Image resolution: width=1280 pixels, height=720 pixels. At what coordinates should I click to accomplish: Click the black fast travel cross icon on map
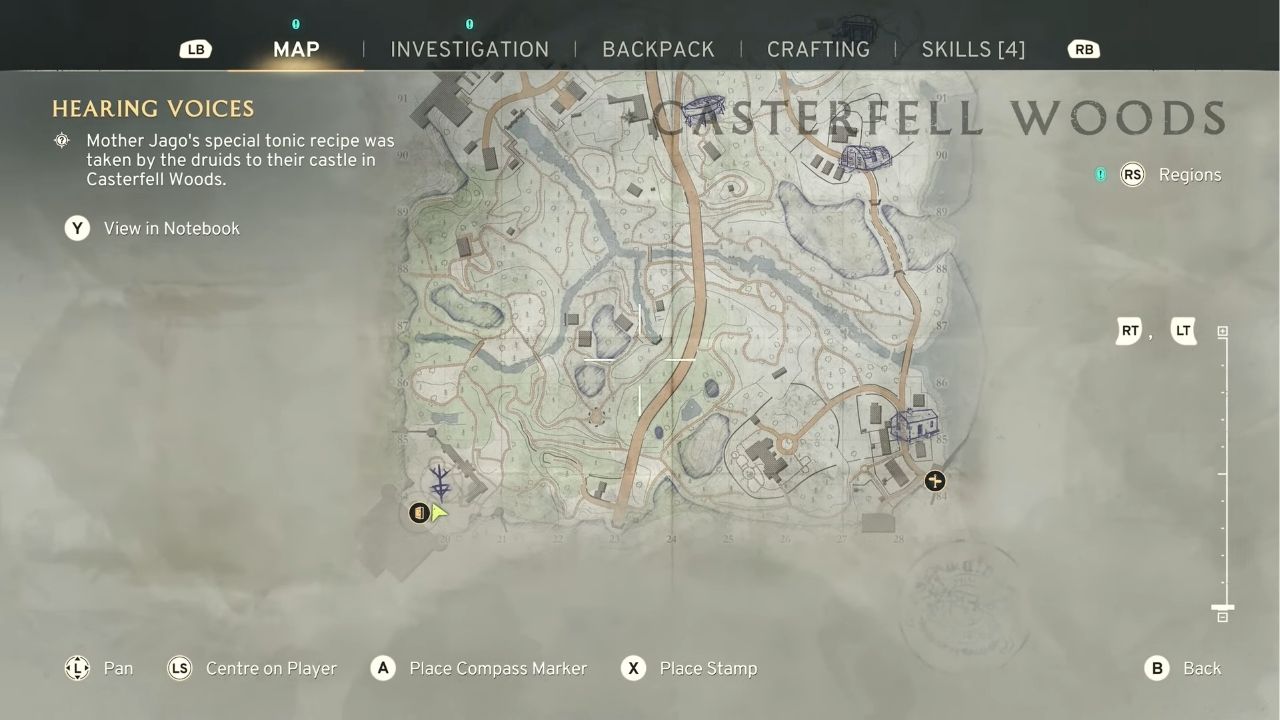pos(934,481)
